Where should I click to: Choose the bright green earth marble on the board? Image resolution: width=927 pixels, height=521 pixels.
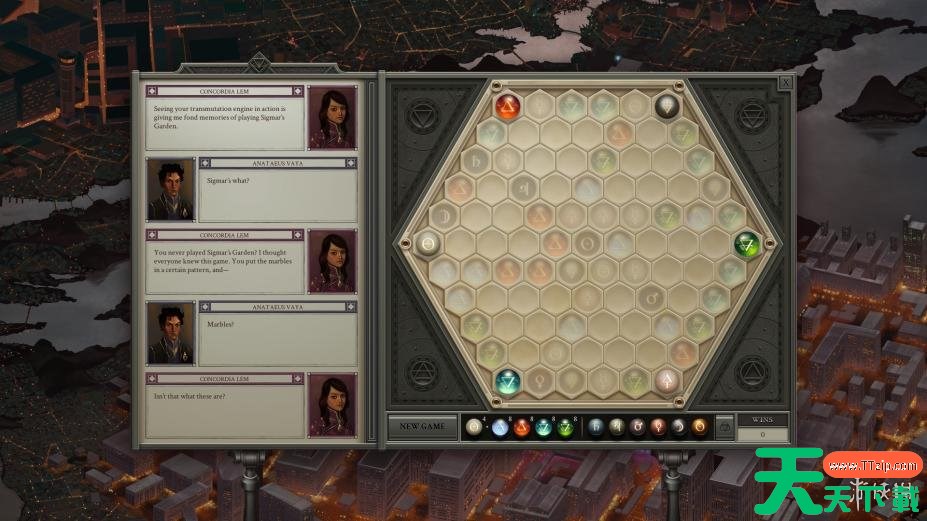click(x=747, y=243)
